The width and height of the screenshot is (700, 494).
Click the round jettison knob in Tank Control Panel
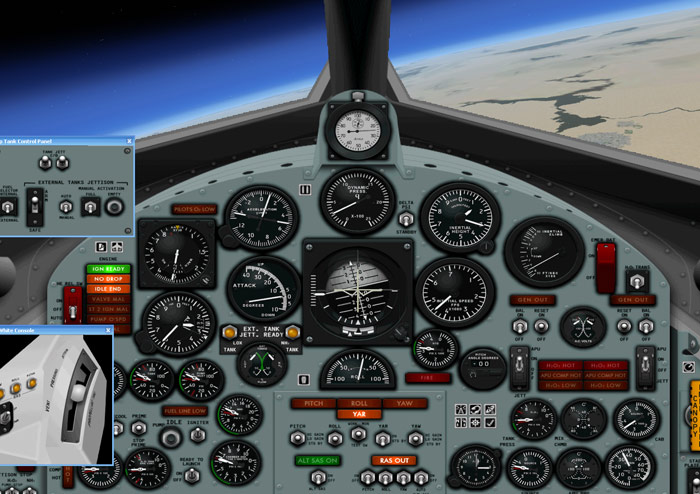coord(114,206)
